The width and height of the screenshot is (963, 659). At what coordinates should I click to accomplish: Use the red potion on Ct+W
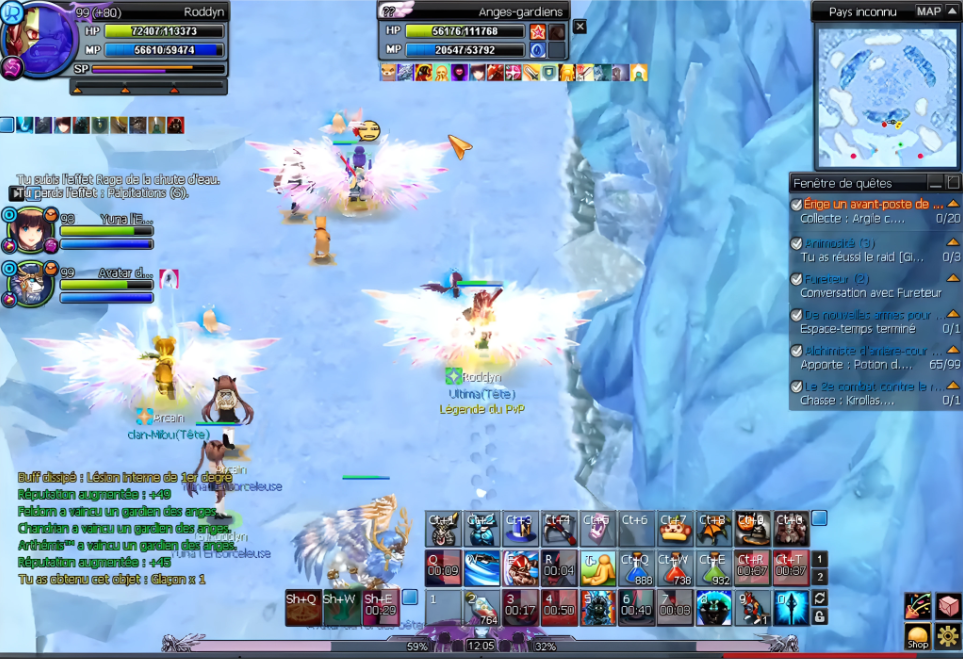tap(673, 568)
